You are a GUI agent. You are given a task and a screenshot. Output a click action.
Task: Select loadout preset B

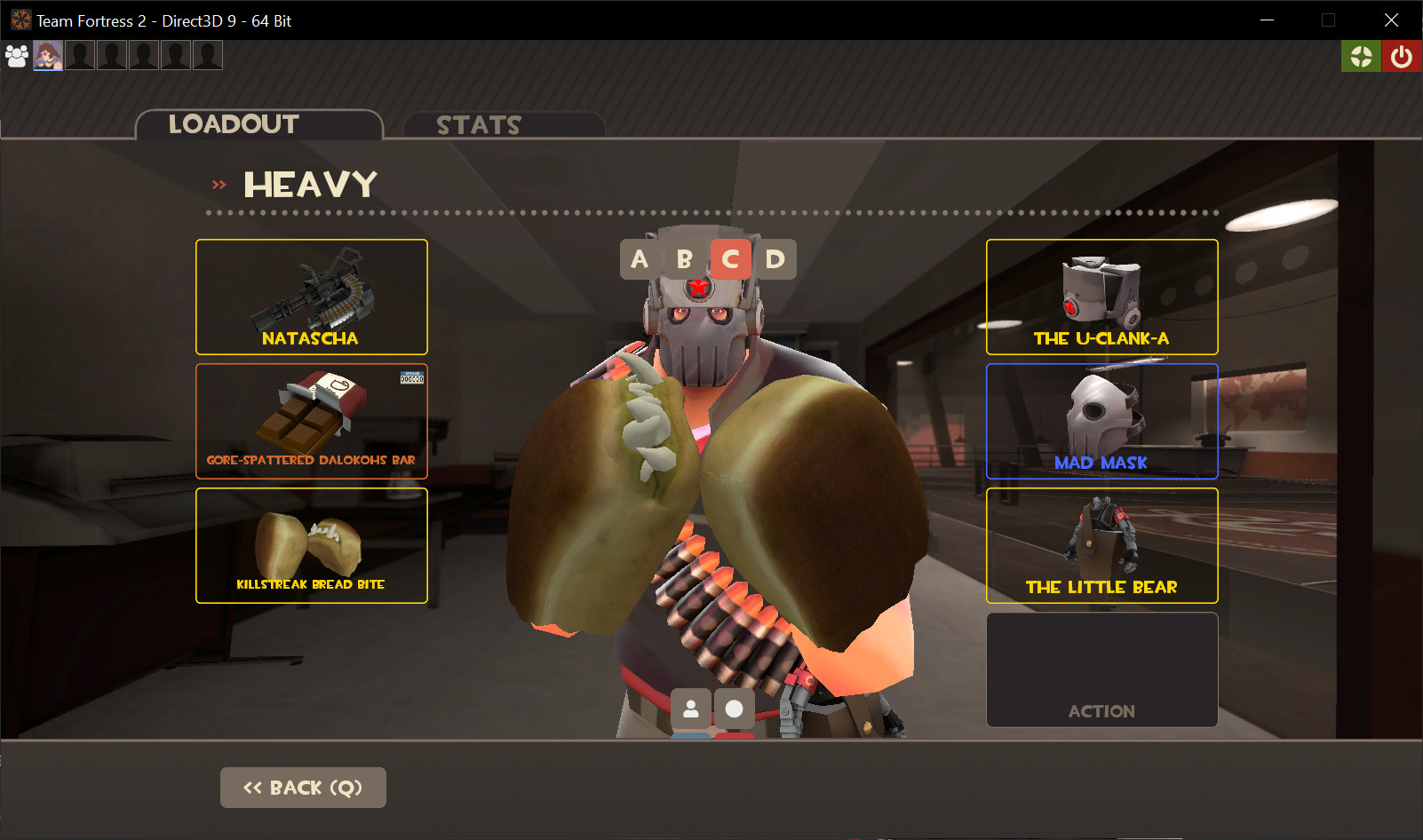[684, 259]
